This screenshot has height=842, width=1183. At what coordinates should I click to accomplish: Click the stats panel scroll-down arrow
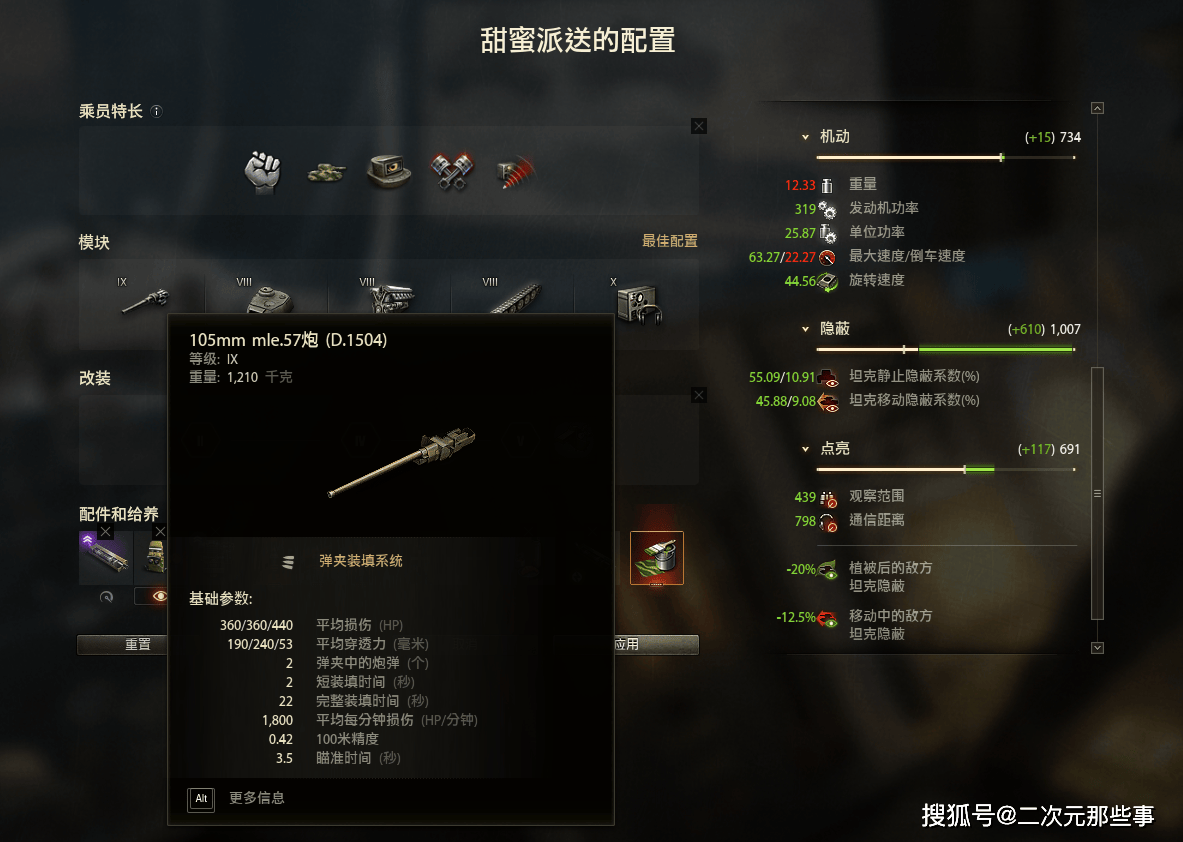coord(1097,647)
